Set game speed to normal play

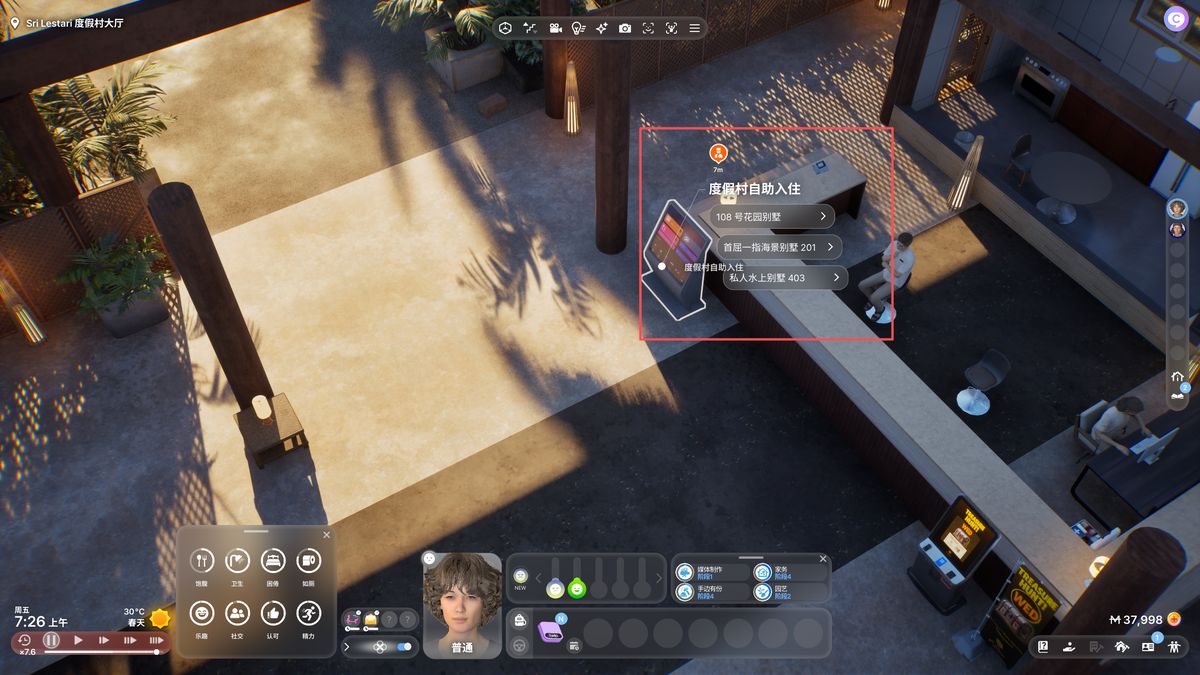(x=78, y=640)
